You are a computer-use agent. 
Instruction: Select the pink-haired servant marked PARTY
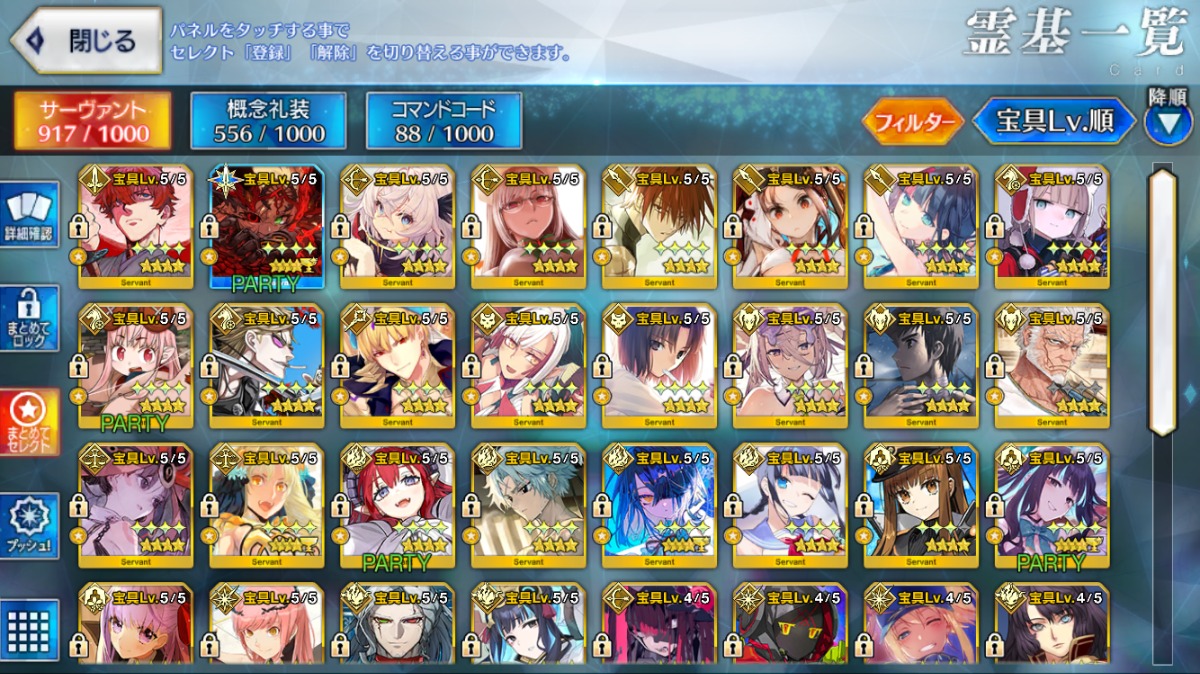pos(135,363)
